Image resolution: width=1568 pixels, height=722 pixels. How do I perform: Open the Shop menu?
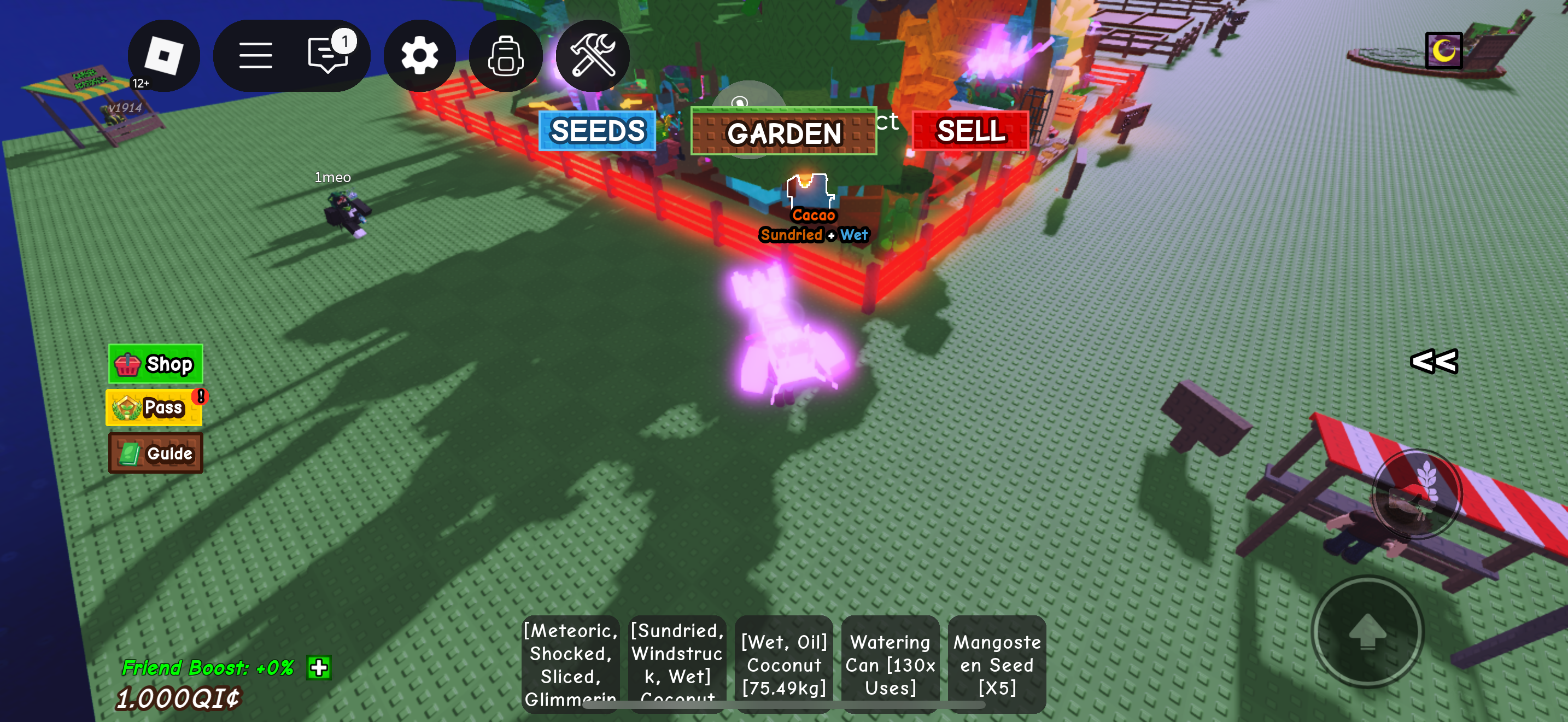tap(155, 363)
